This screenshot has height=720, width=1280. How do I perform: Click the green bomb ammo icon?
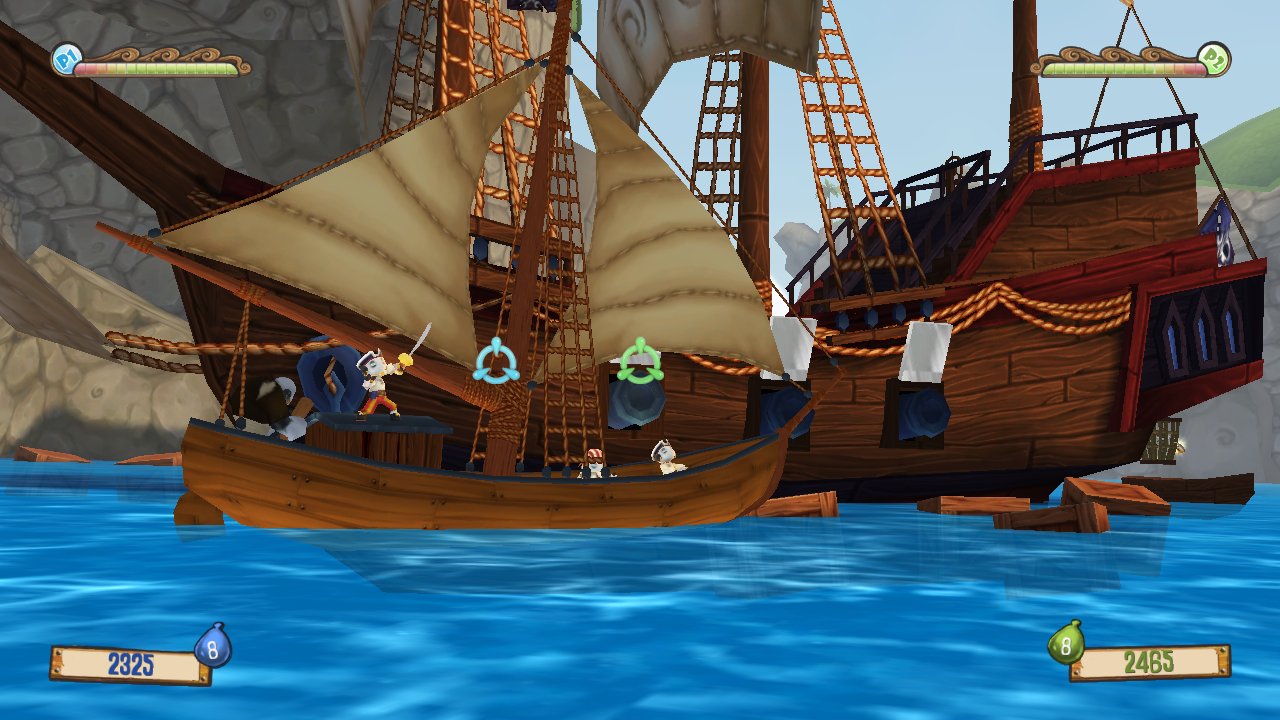click(1066, 645)
